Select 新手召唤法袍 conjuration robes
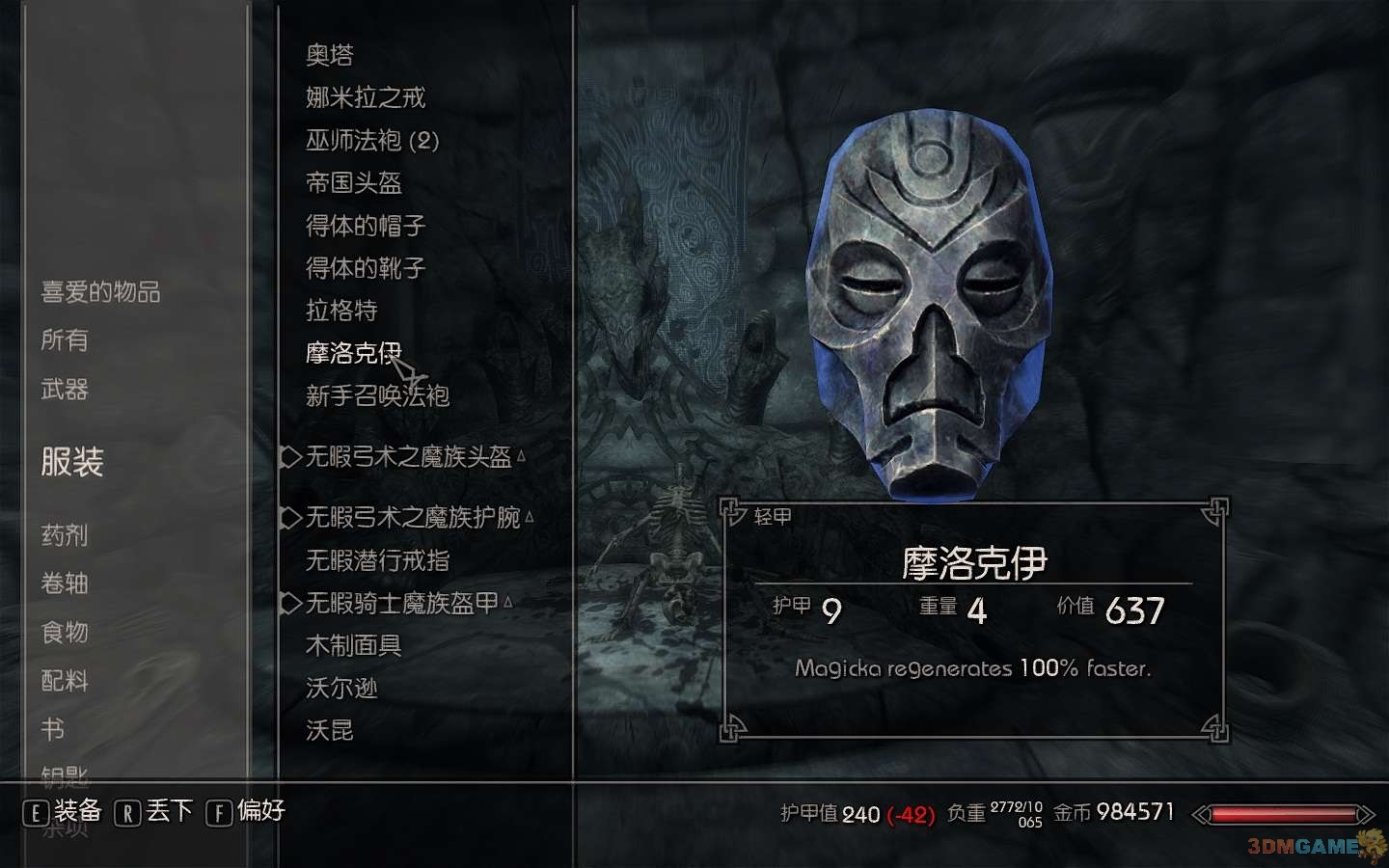Screen dimensions: 1389x868 tap(378, 395)
